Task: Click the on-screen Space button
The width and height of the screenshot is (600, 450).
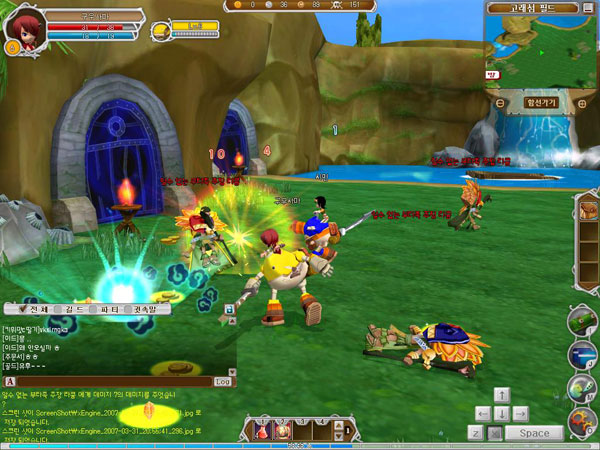Action: point(534,433)
